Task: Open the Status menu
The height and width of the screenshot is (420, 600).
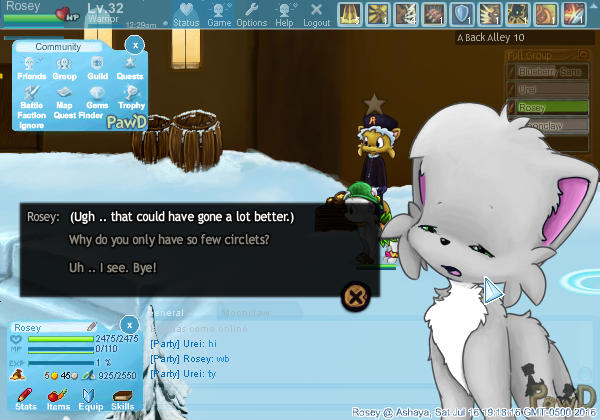Action: tap(186, 15)
